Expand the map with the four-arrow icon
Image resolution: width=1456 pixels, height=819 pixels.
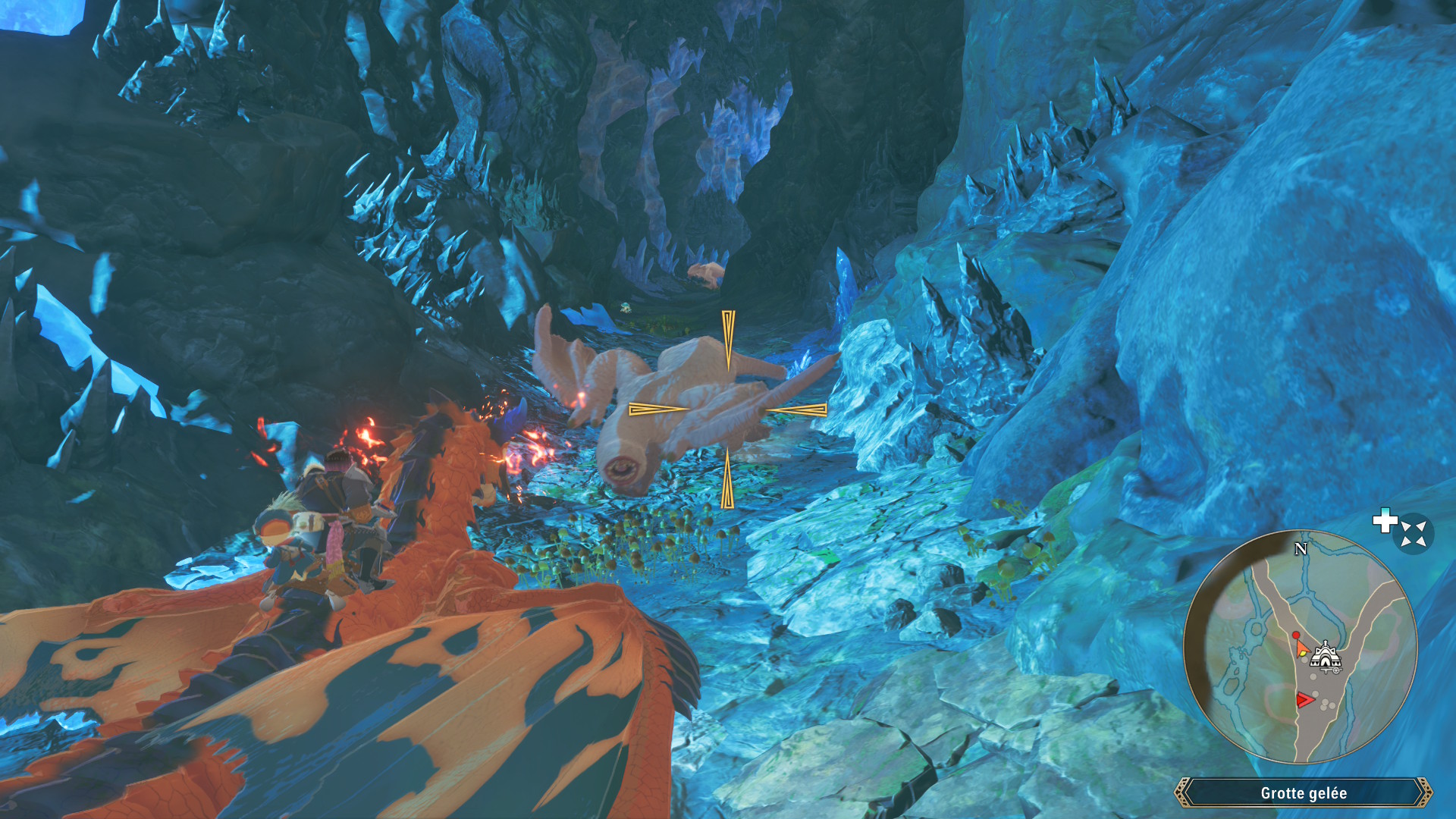click(1414, 533)
